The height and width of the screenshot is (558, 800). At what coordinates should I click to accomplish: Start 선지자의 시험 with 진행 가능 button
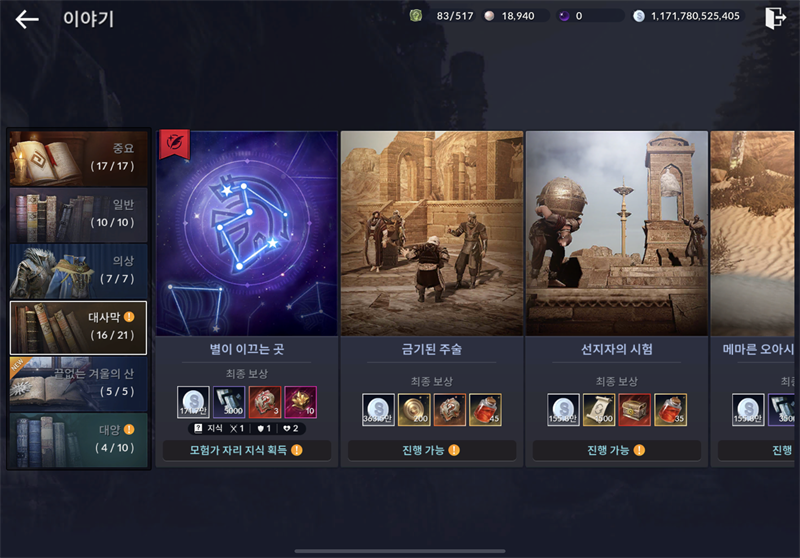[616, 451]
